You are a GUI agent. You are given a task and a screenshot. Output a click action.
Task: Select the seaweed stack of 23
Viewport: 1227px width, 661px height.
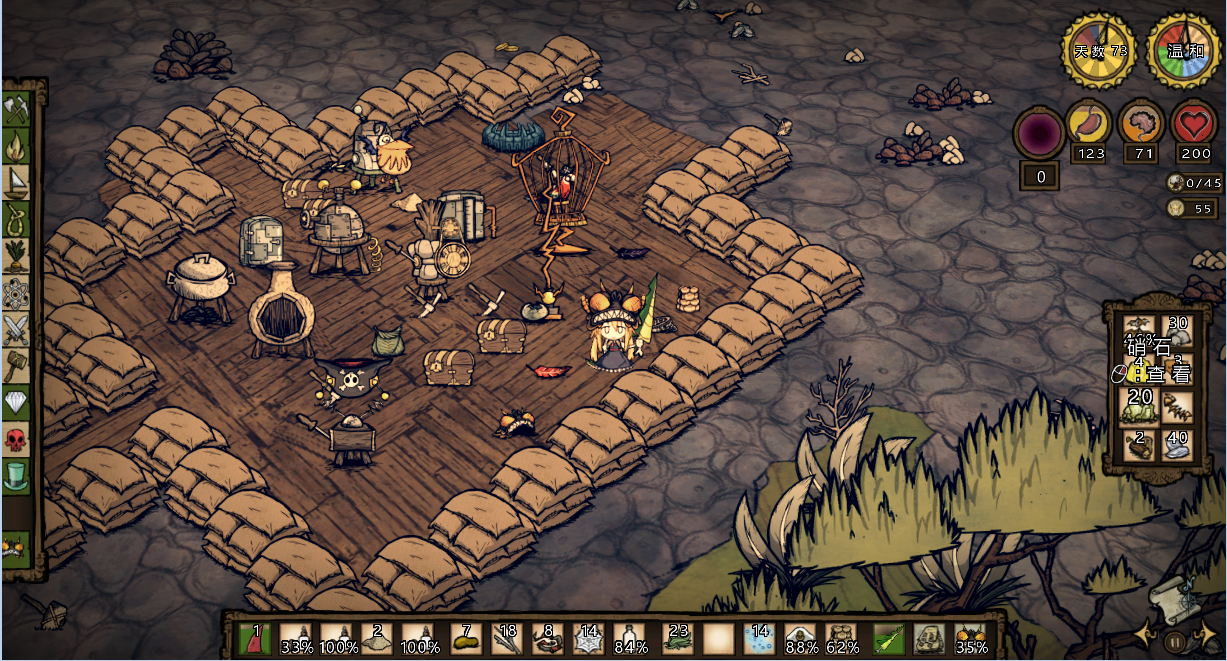pos(678,637)
